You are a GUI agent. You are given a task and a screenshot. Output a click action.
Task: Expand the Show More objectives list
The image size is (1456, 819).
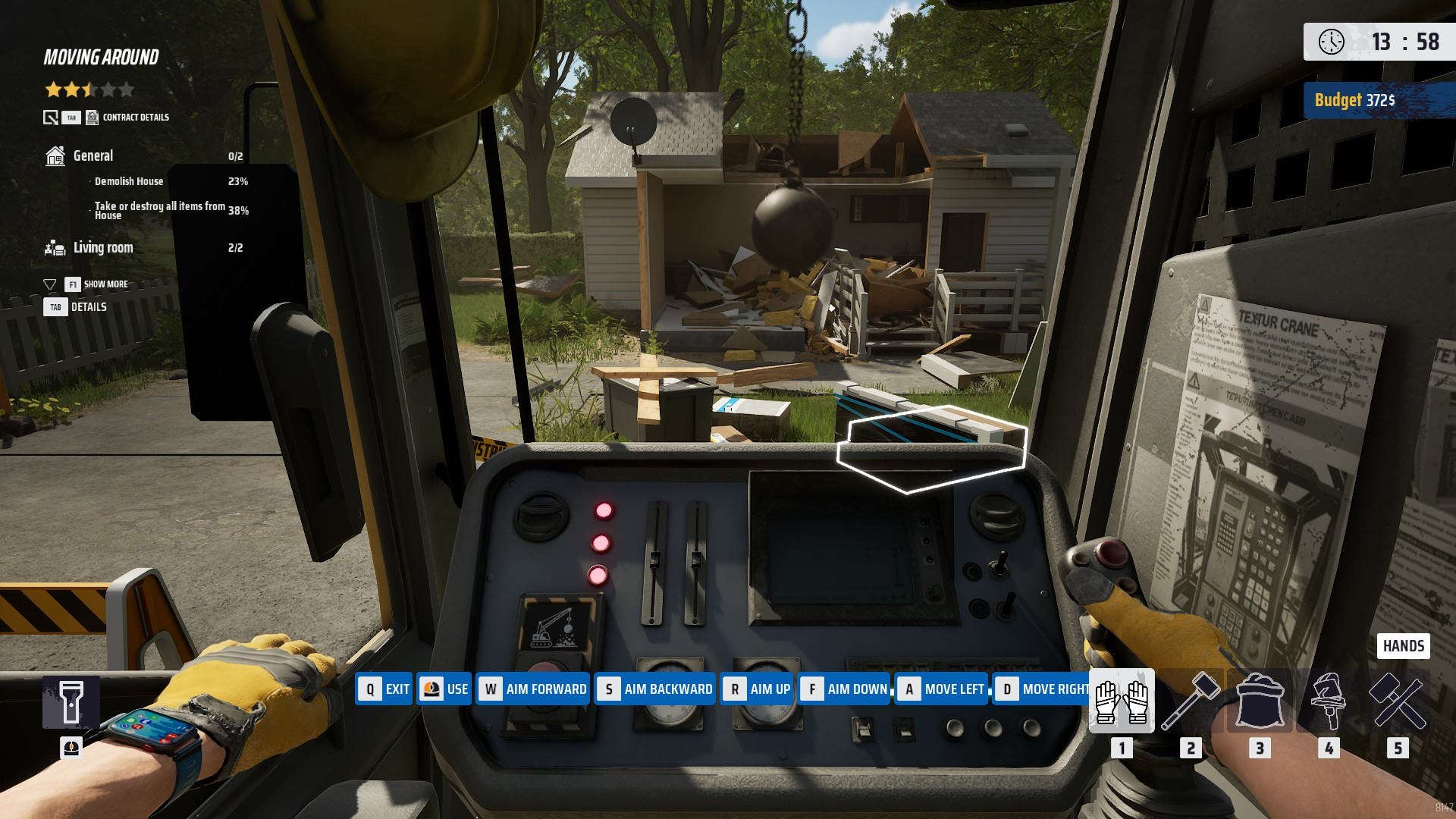tap(105, 284)
